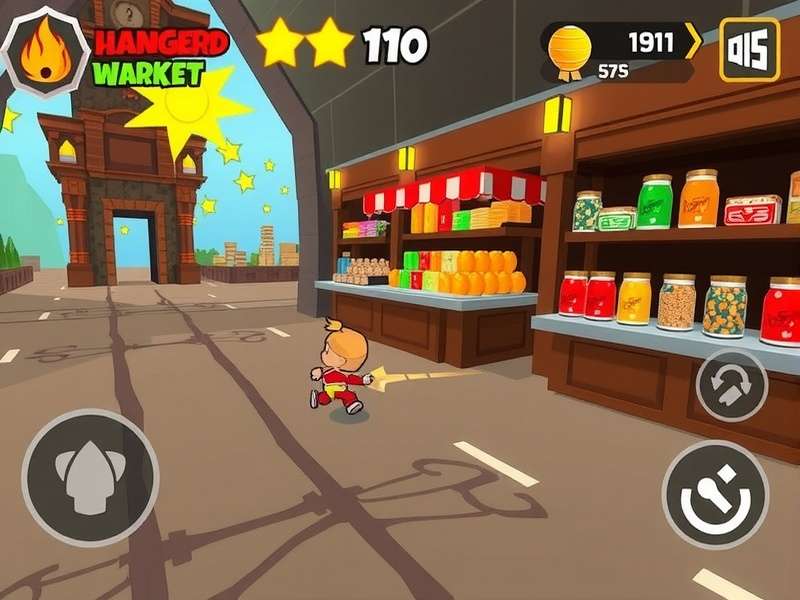Tap the yellow arrow beside 1911
The width and height of the screenshot is (800, 600).
693,42
